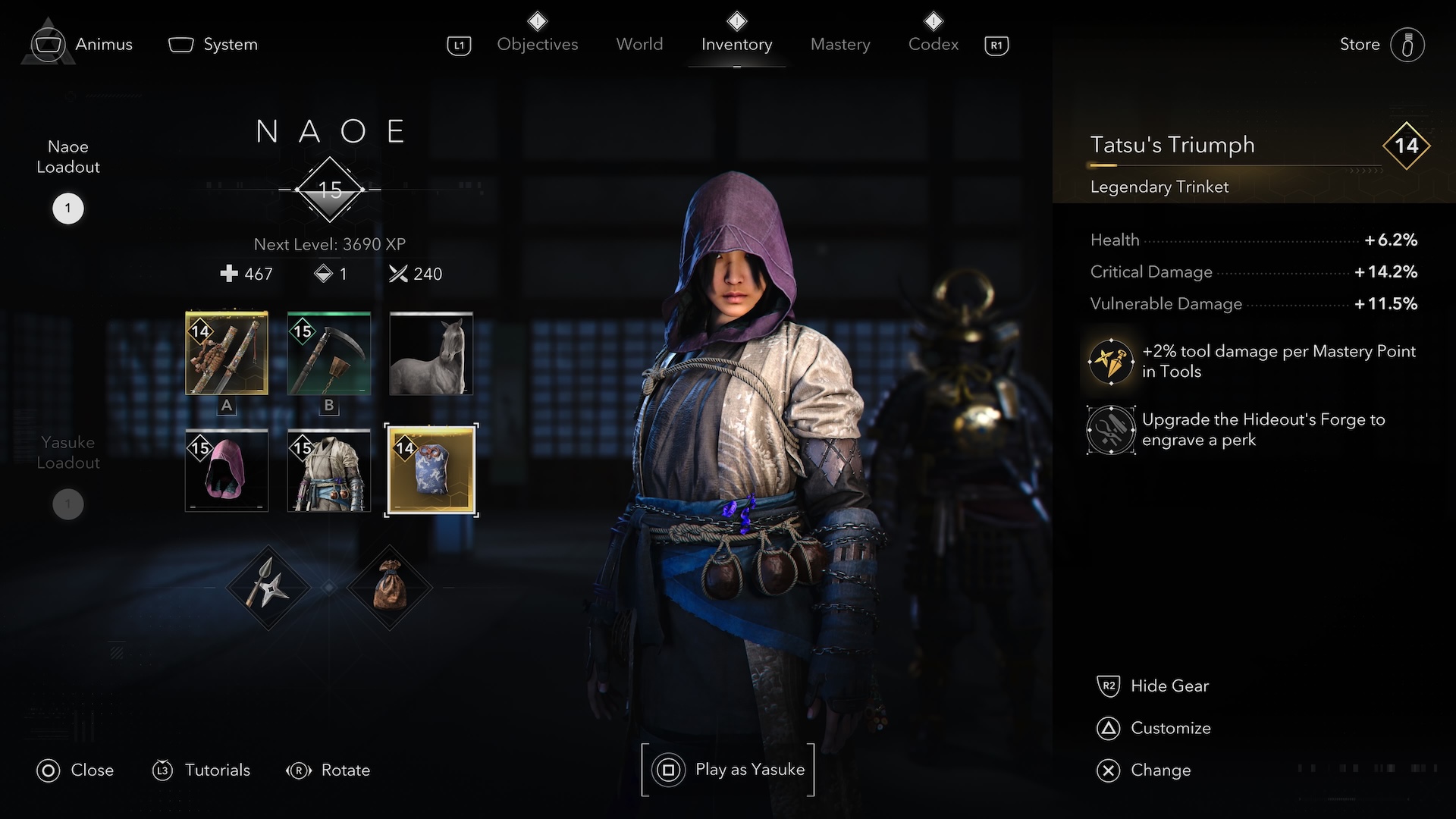Select the Tatsu's Triumph trinket slot
The height and width of the screenshot is (819, 1456).
pyautogui.click(x=431, y=471)
